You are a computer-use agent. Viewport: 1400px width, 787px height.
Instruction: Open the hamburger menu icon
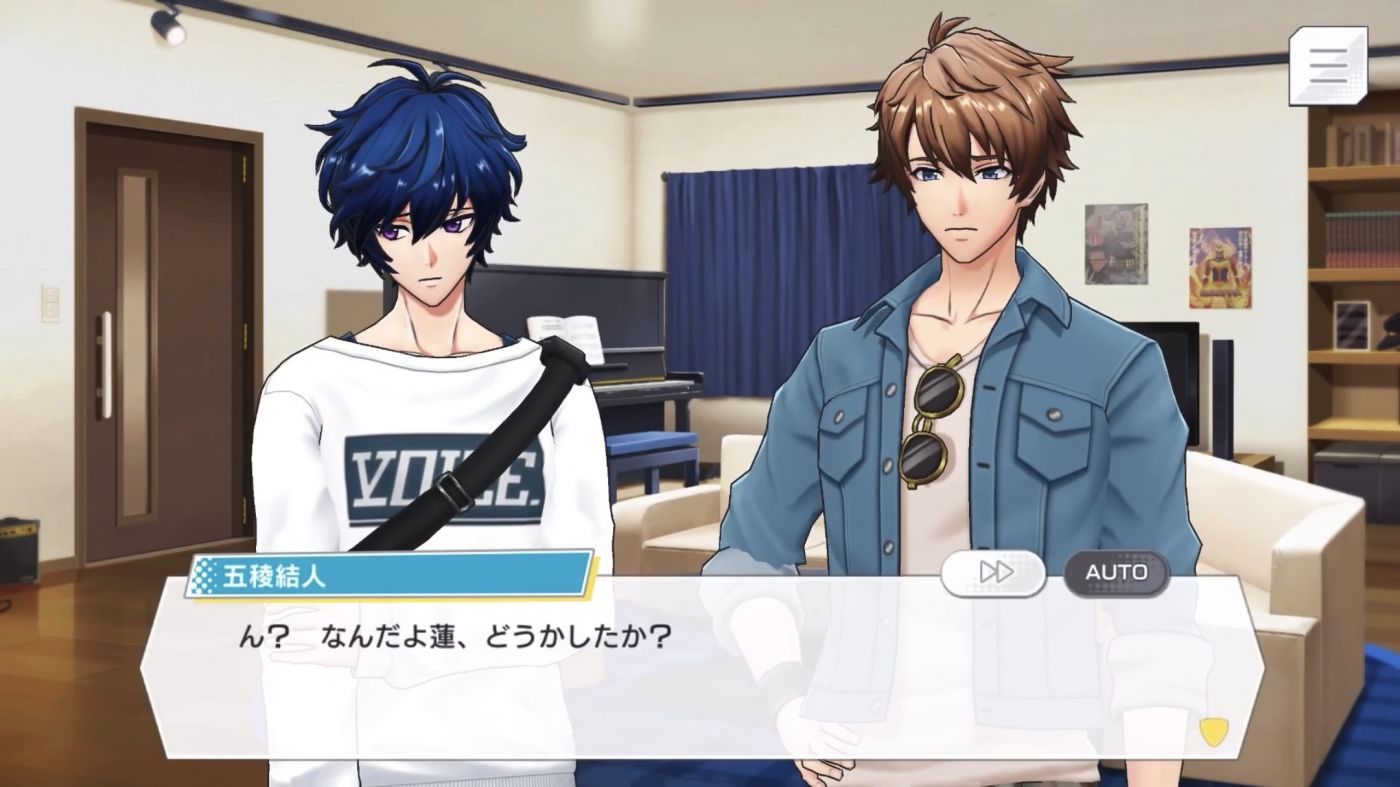click(x=1327, y=66)
